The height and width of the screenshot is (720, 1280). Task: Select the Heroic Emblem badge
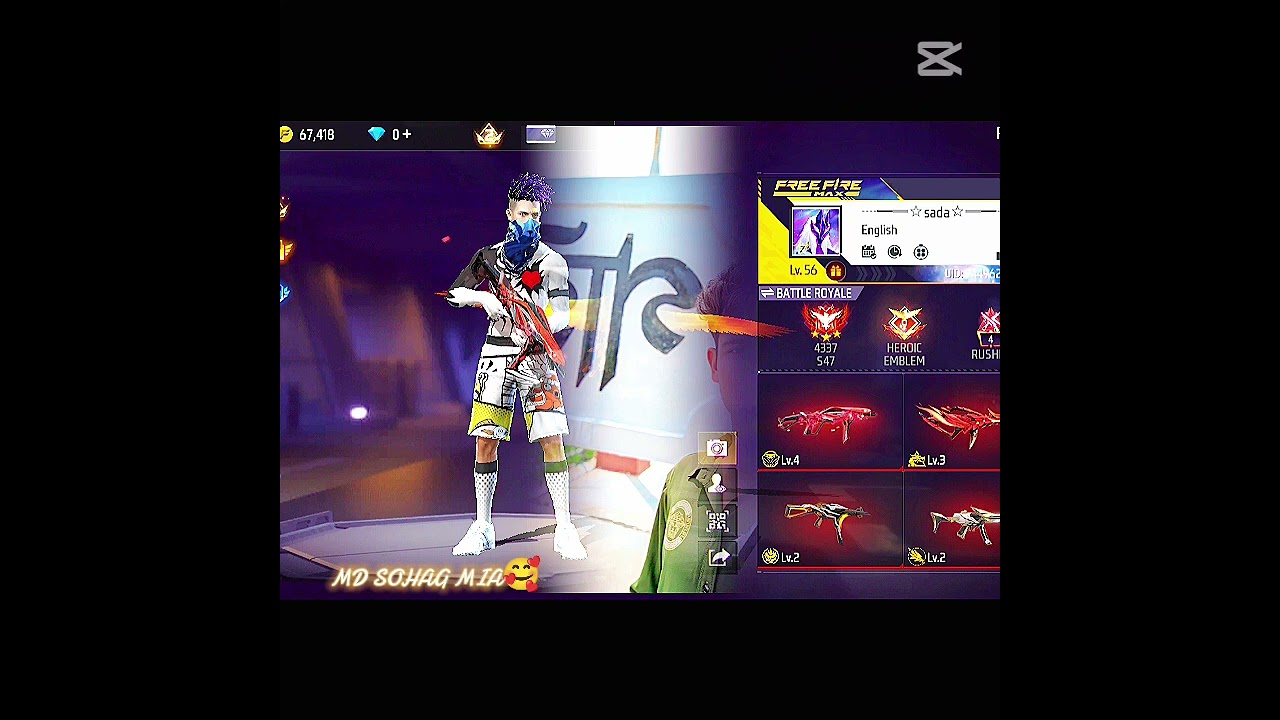[904, 336]
